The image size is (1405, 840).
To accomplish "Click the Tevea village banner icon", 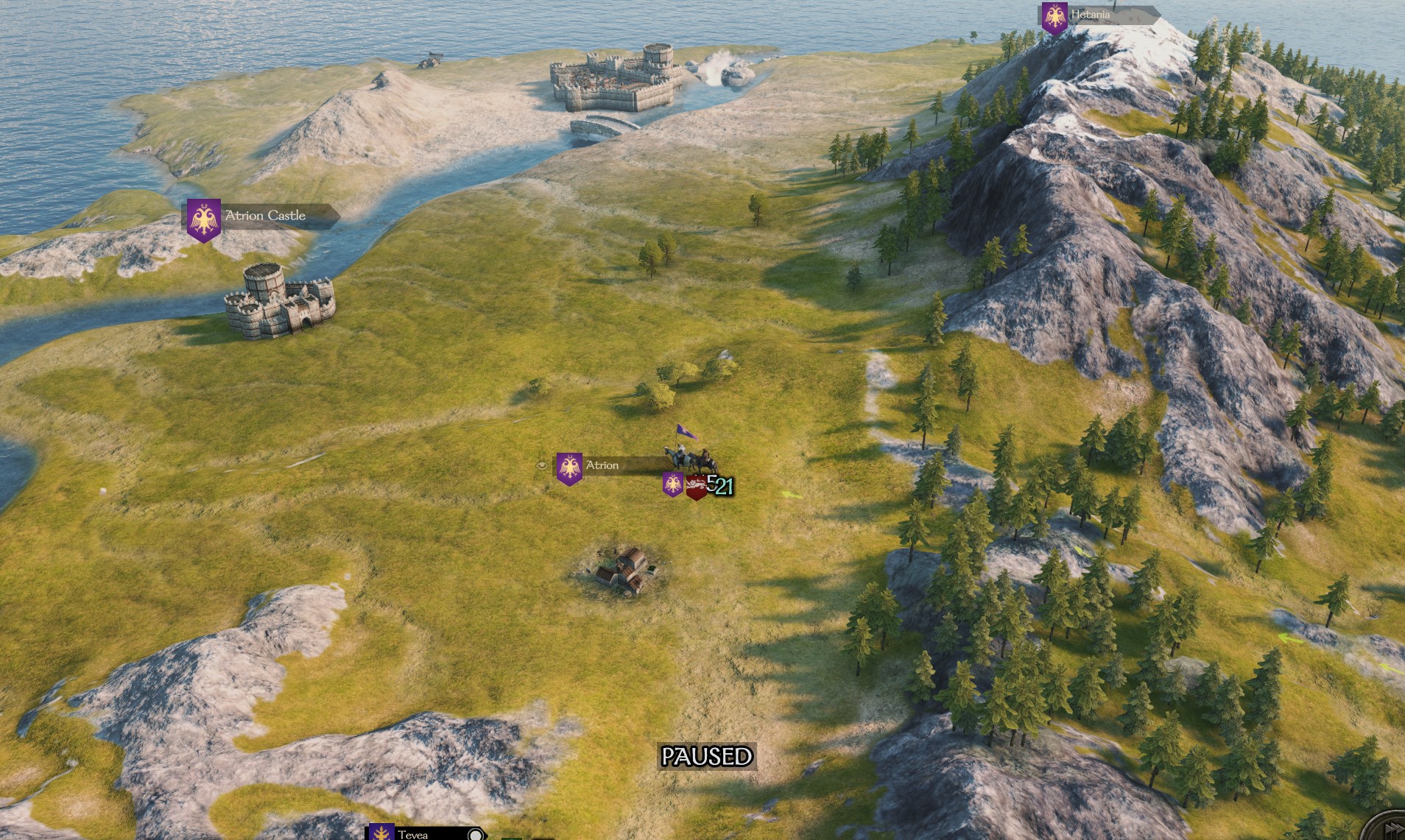I will [x=382, y=834].
